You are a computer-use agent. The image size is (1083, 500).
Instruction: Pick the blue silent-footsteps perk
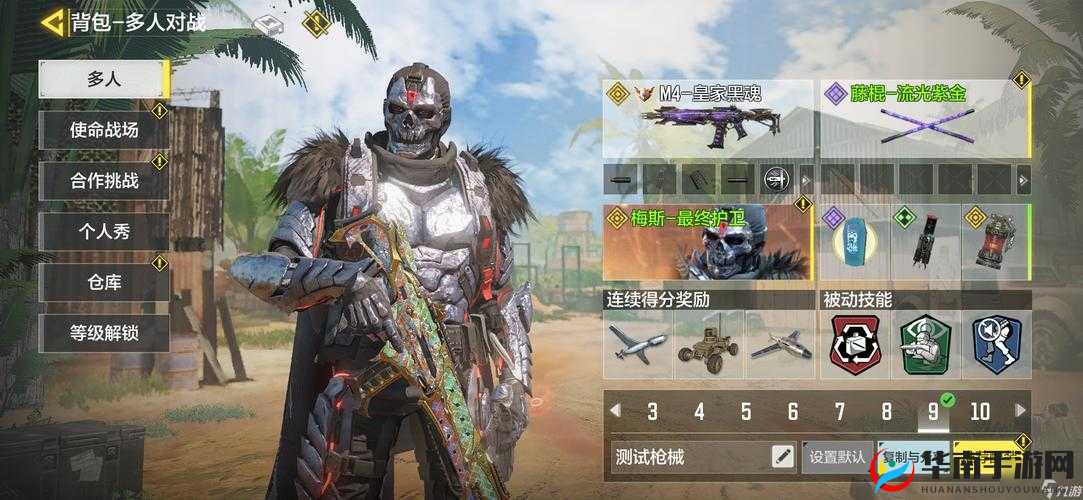click(x=995, y=345)
